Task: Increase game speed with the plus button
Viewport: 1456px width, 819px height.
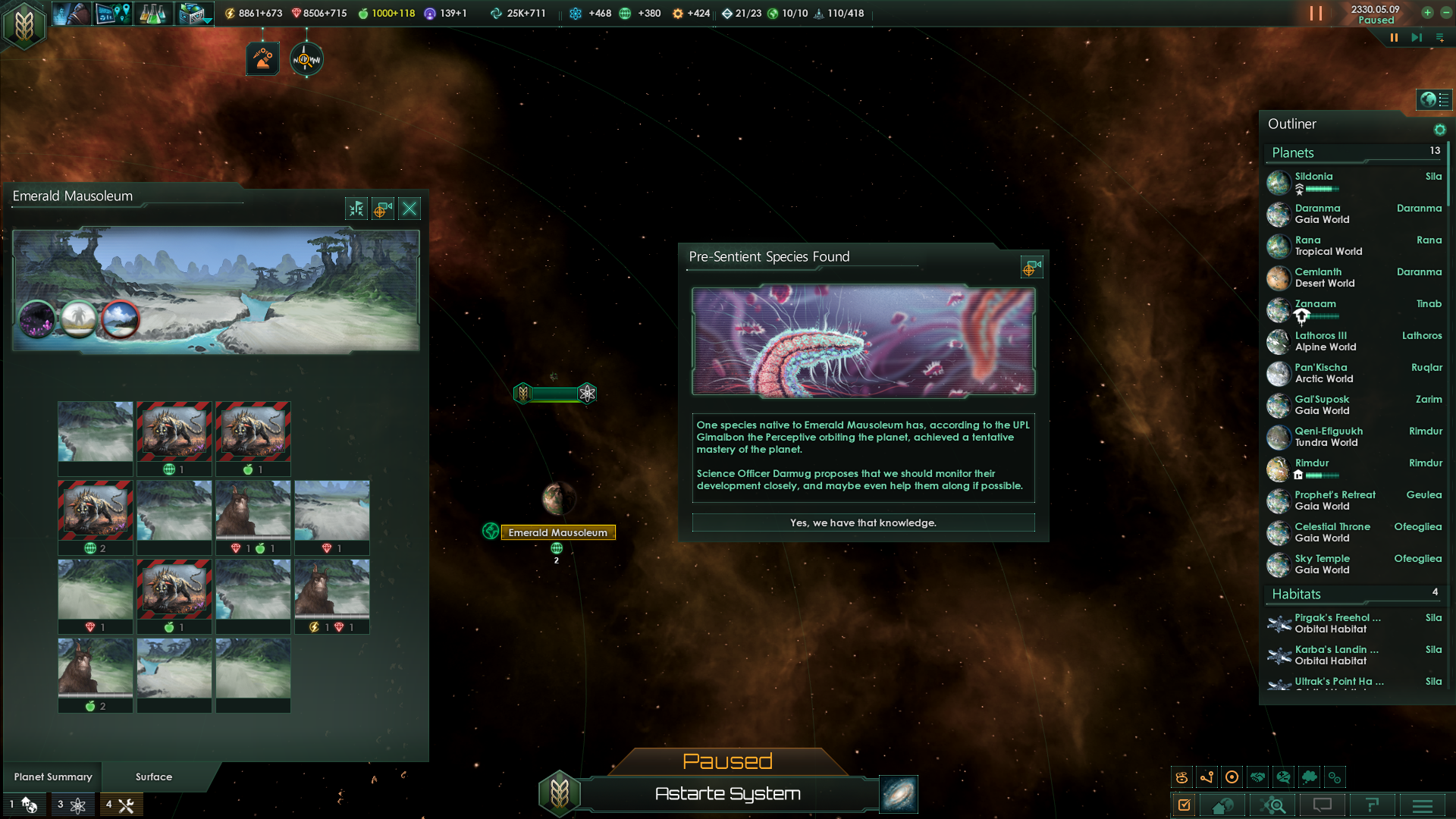Action: point(1427,13)
